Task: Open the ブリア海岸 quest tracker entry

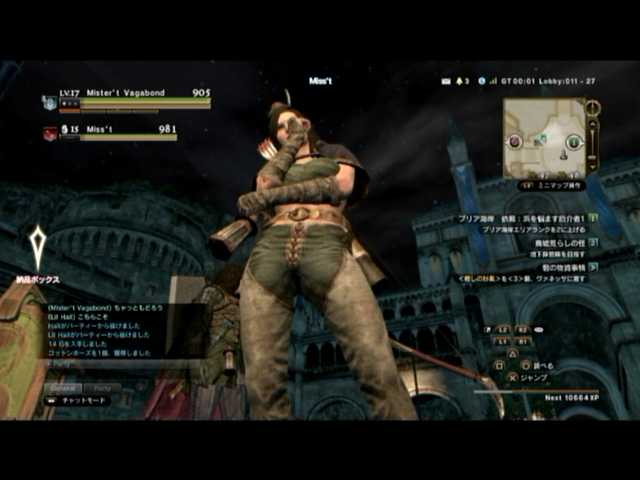Action: pyautogui.click(x=518, y=217)
